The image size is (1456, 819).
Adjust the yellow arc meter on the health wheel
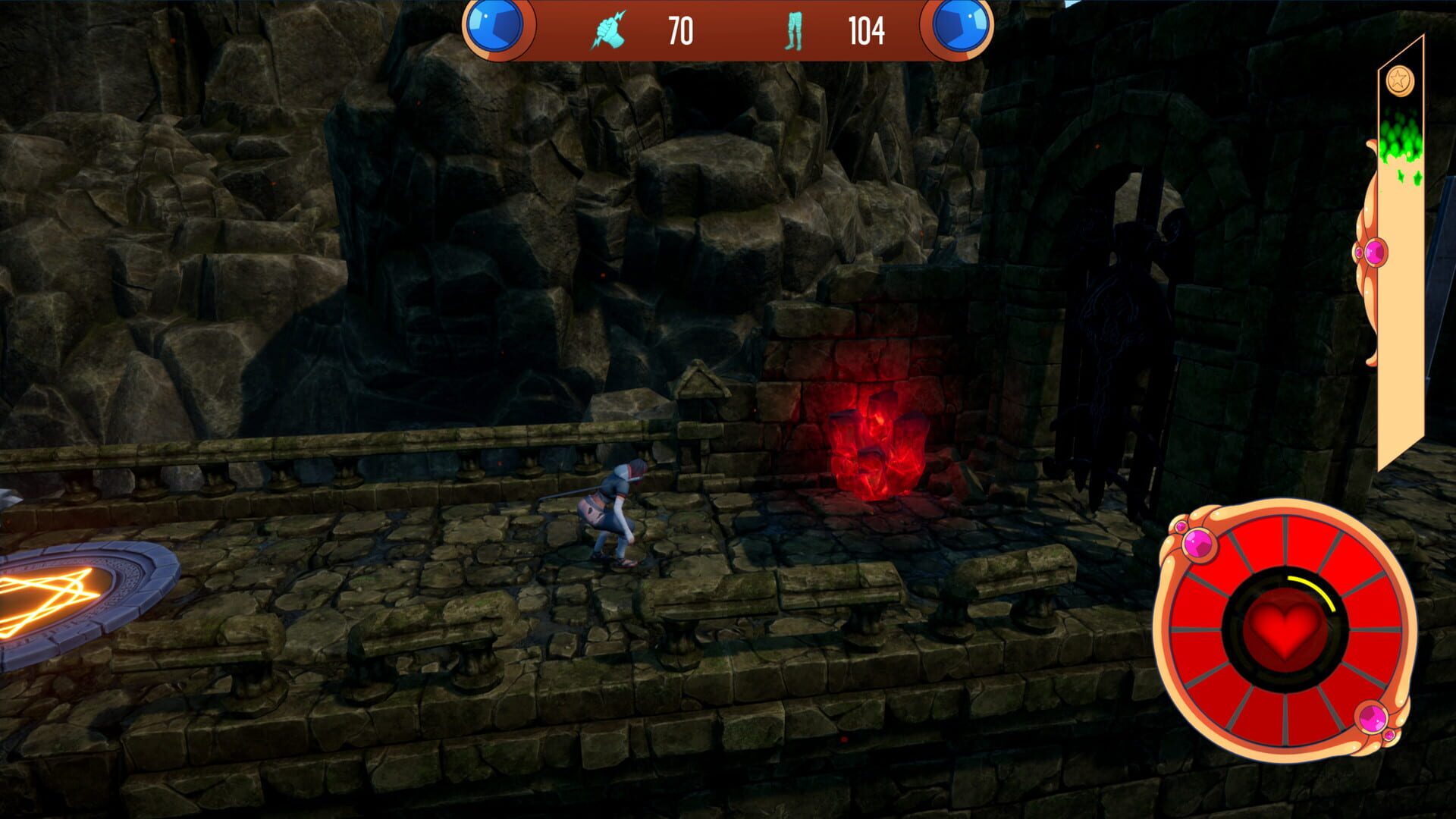coord(1313,588)
